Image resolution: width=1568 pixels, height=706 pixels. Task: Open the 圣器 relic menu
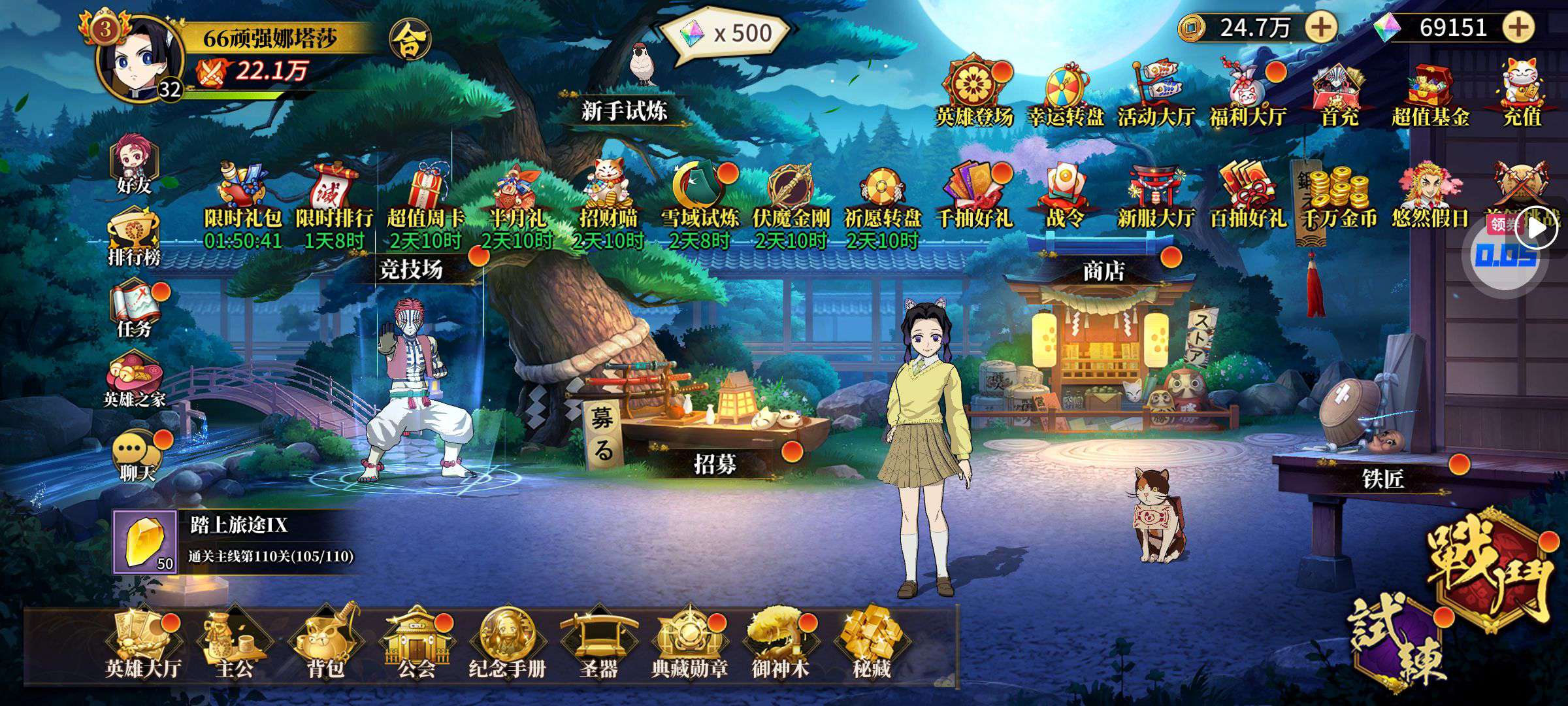point(598,644)
